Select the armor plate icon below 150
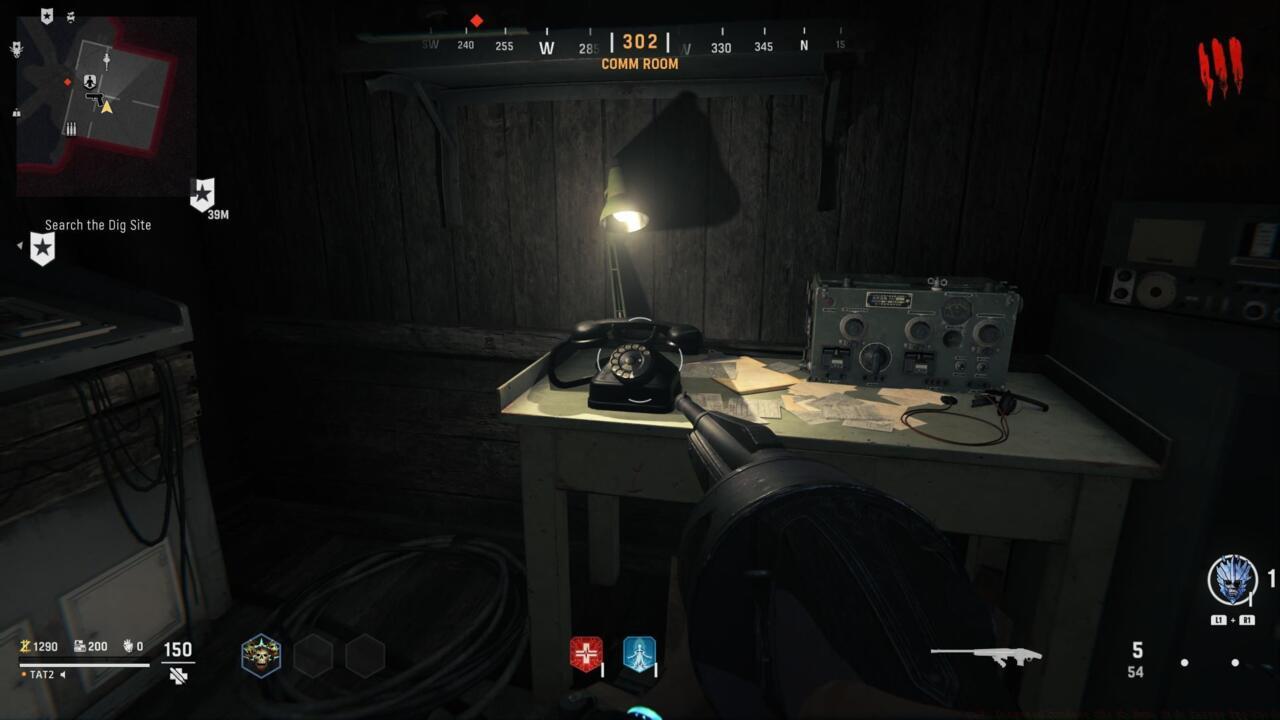 pyautogui.click(x=176, y=677)
